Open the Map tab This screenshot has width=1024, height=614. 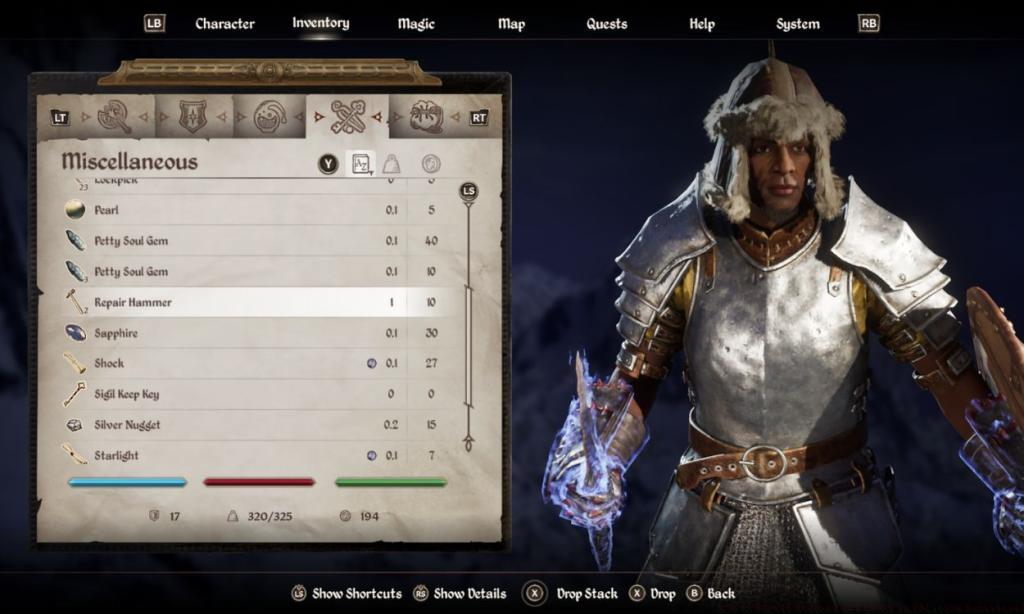511,23
